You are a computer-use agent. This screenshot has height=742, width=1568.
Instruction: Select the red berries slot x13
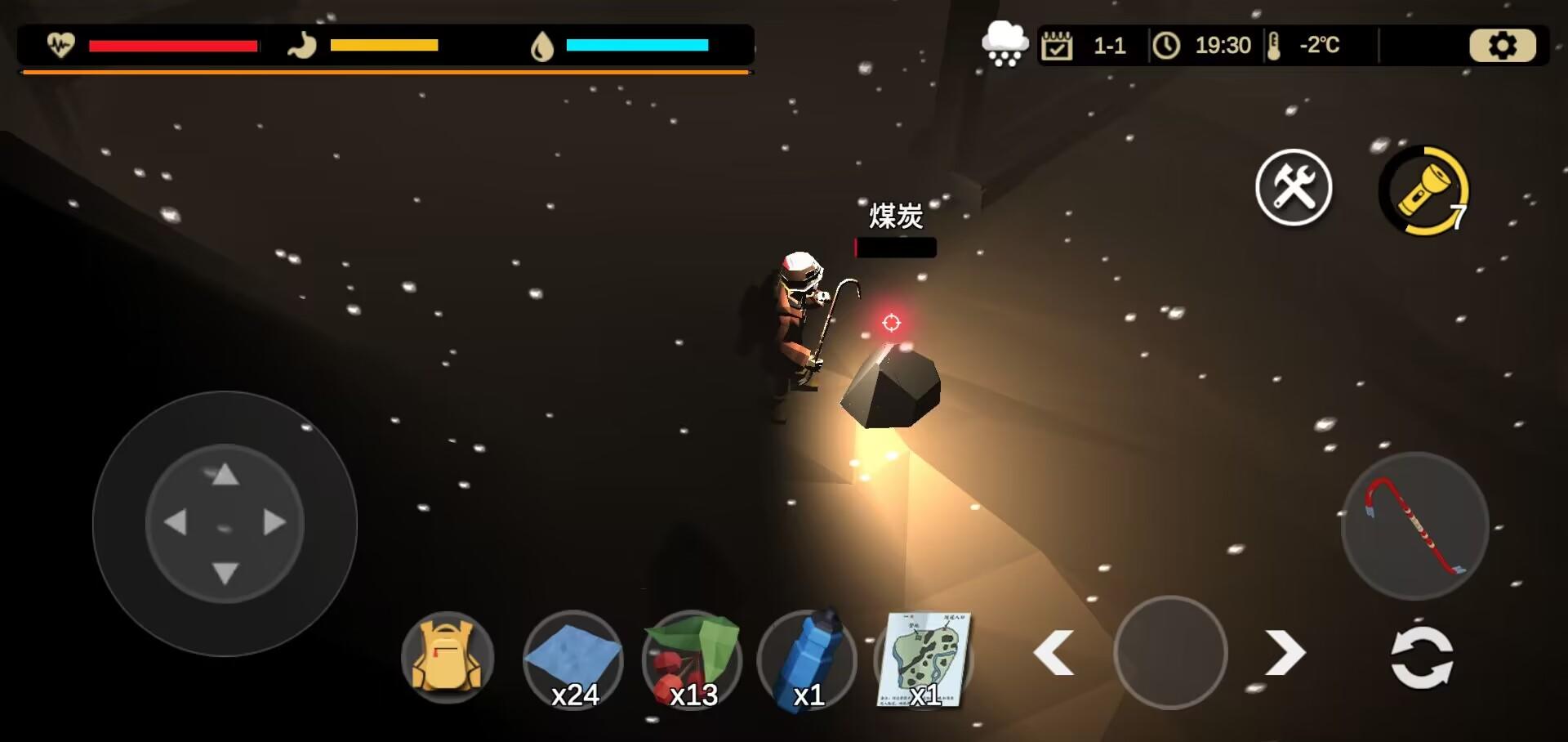[x=693, y=660]
